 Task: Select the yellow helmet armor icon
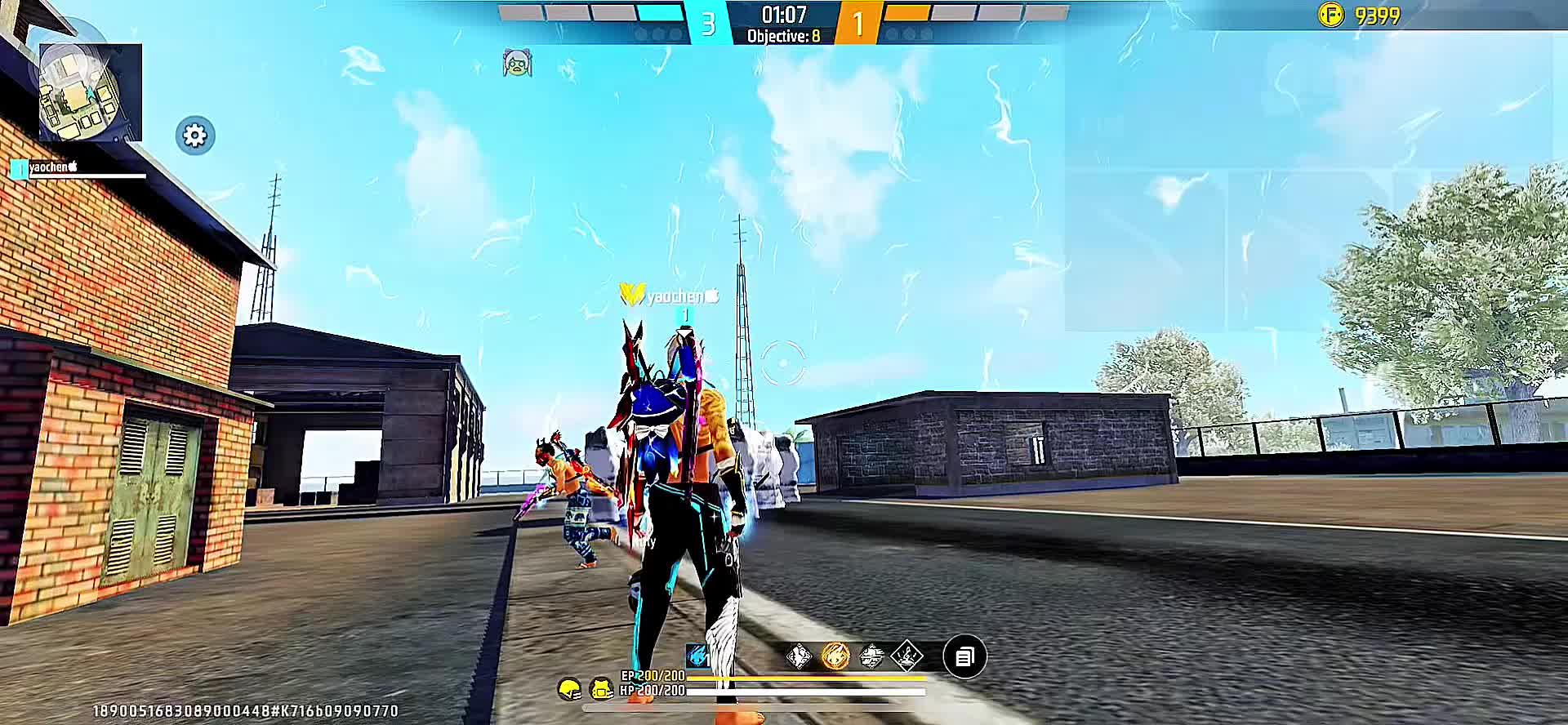click(x=570, y=690)
